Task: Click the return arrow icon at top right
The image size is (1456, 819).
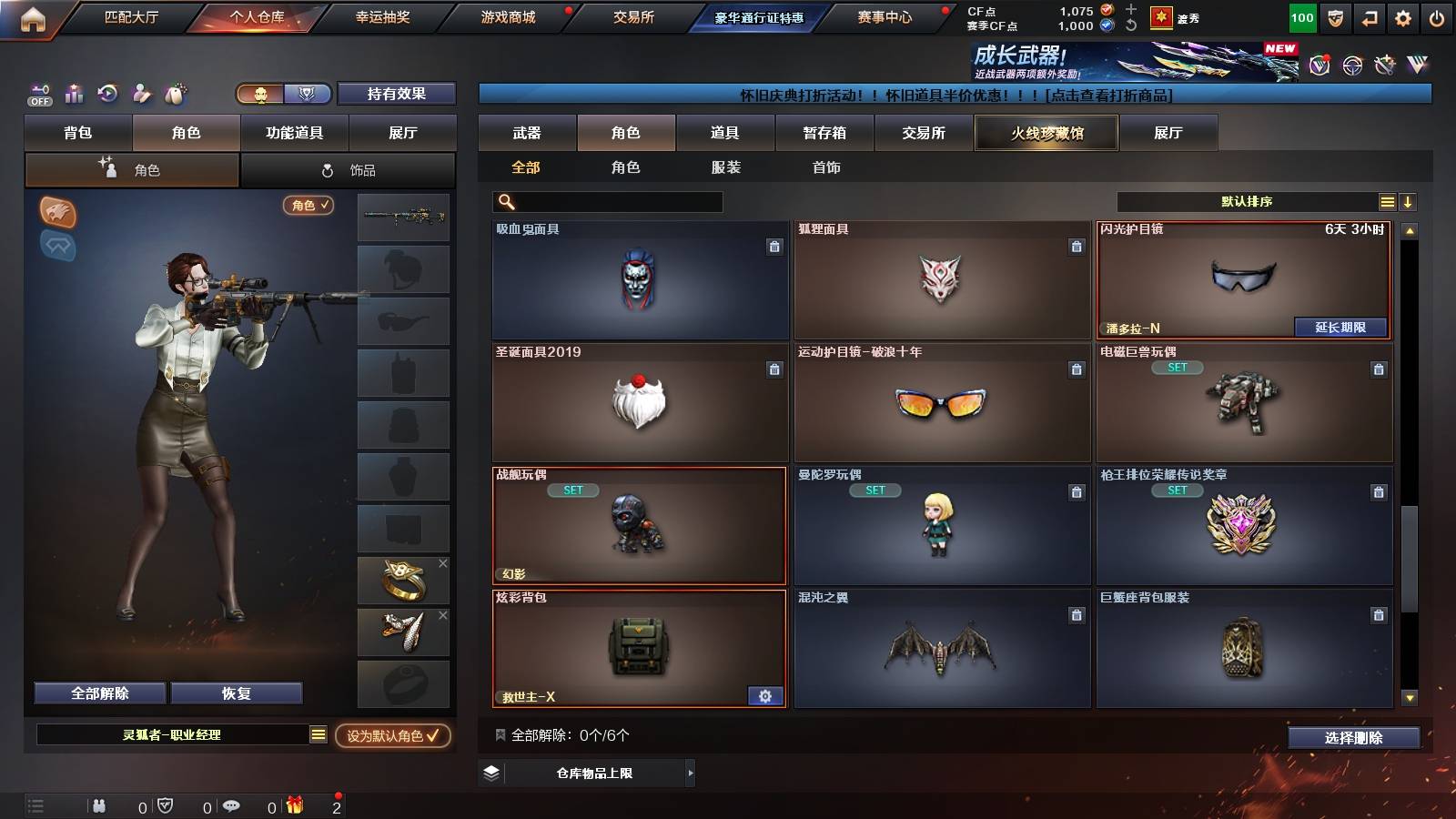Action: [x=1368, y=16]
